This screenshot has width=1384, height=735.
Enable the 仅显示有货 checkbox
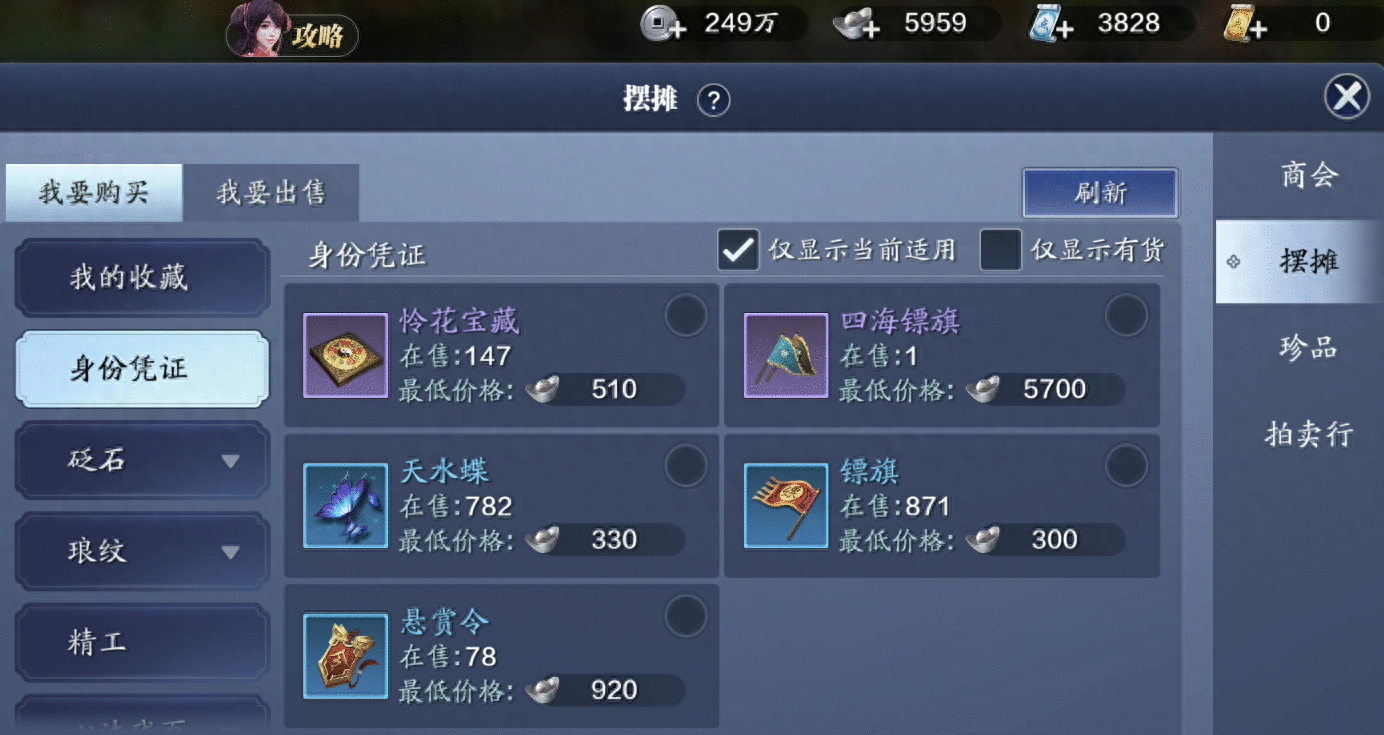(999, 251)
